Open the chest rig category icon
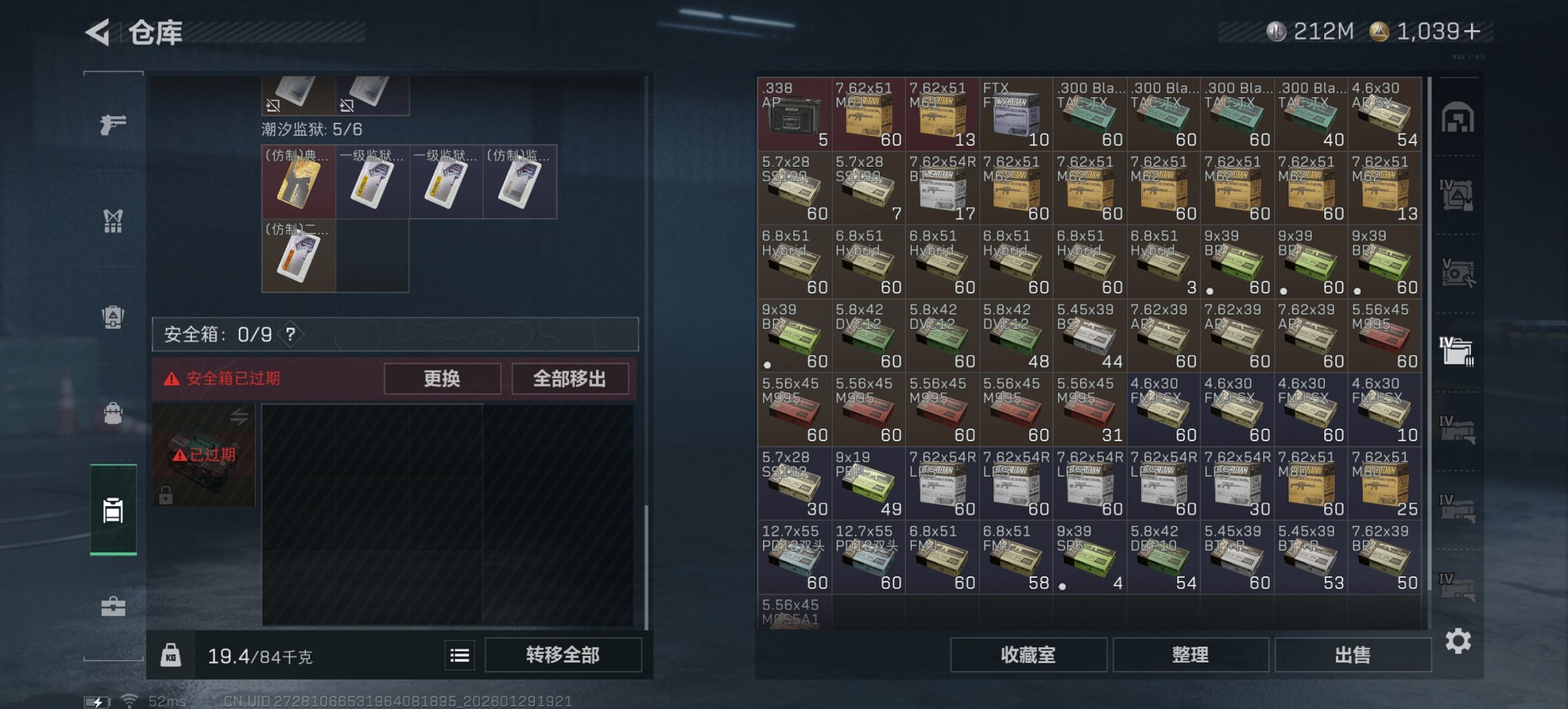This screenshot has width=1568, height=709. (x=113, y=220)
